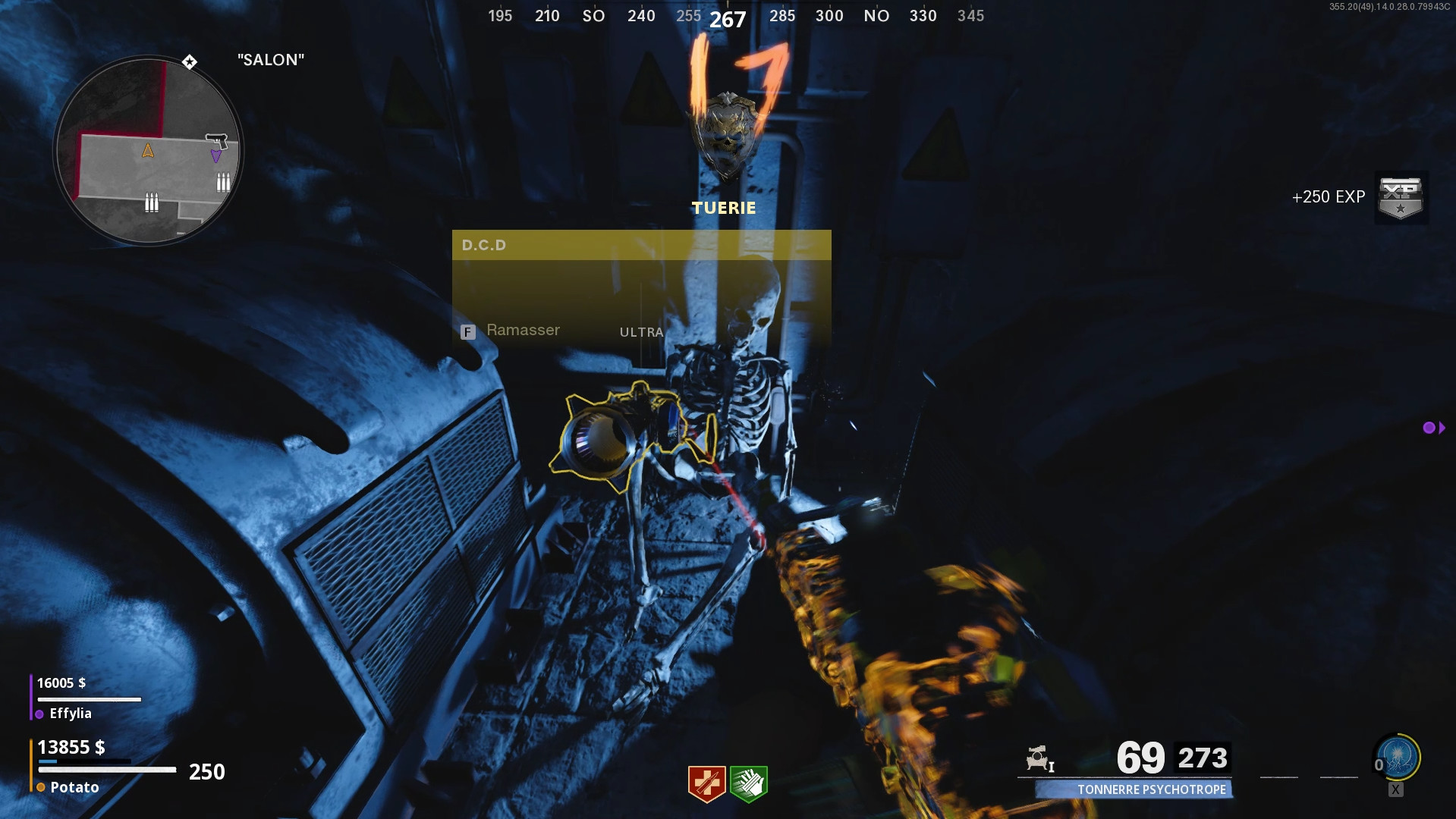
Task: Click the XP medal badge icon
Action: pos(1401,198)
